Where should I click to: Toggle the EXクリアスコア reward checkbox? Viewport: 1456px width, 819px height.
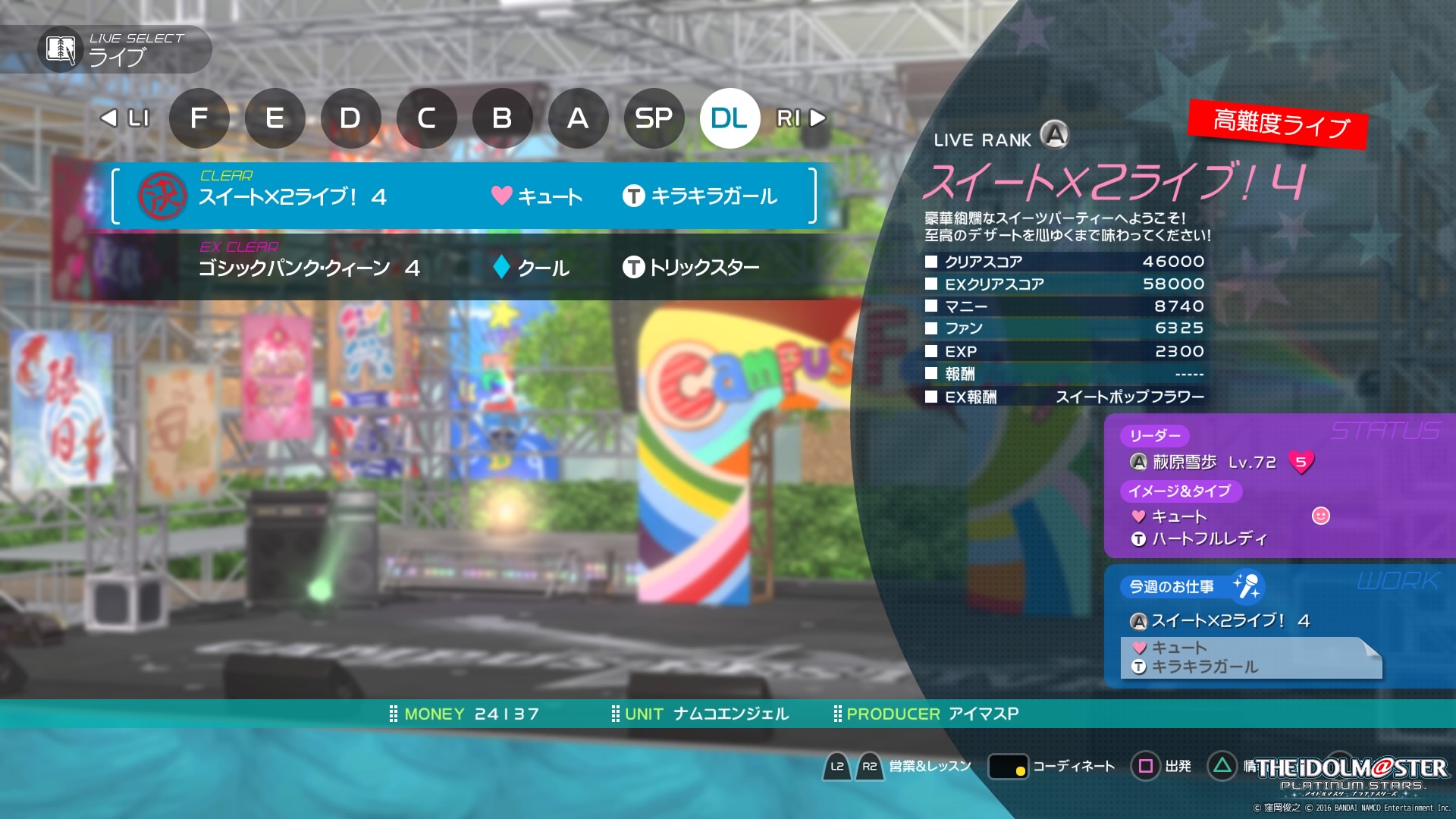click(x=931, y=284)
